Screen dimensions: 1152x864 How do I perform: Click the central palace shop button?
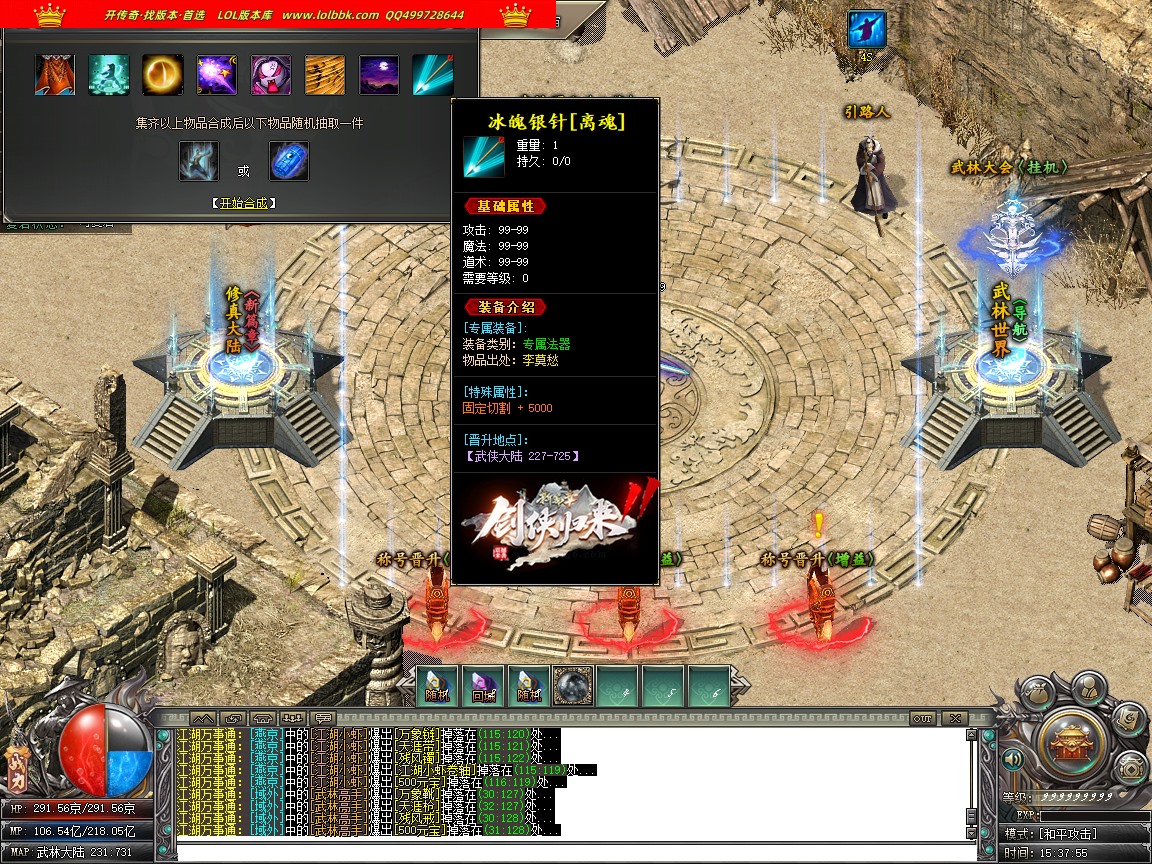click(1072, 741)
